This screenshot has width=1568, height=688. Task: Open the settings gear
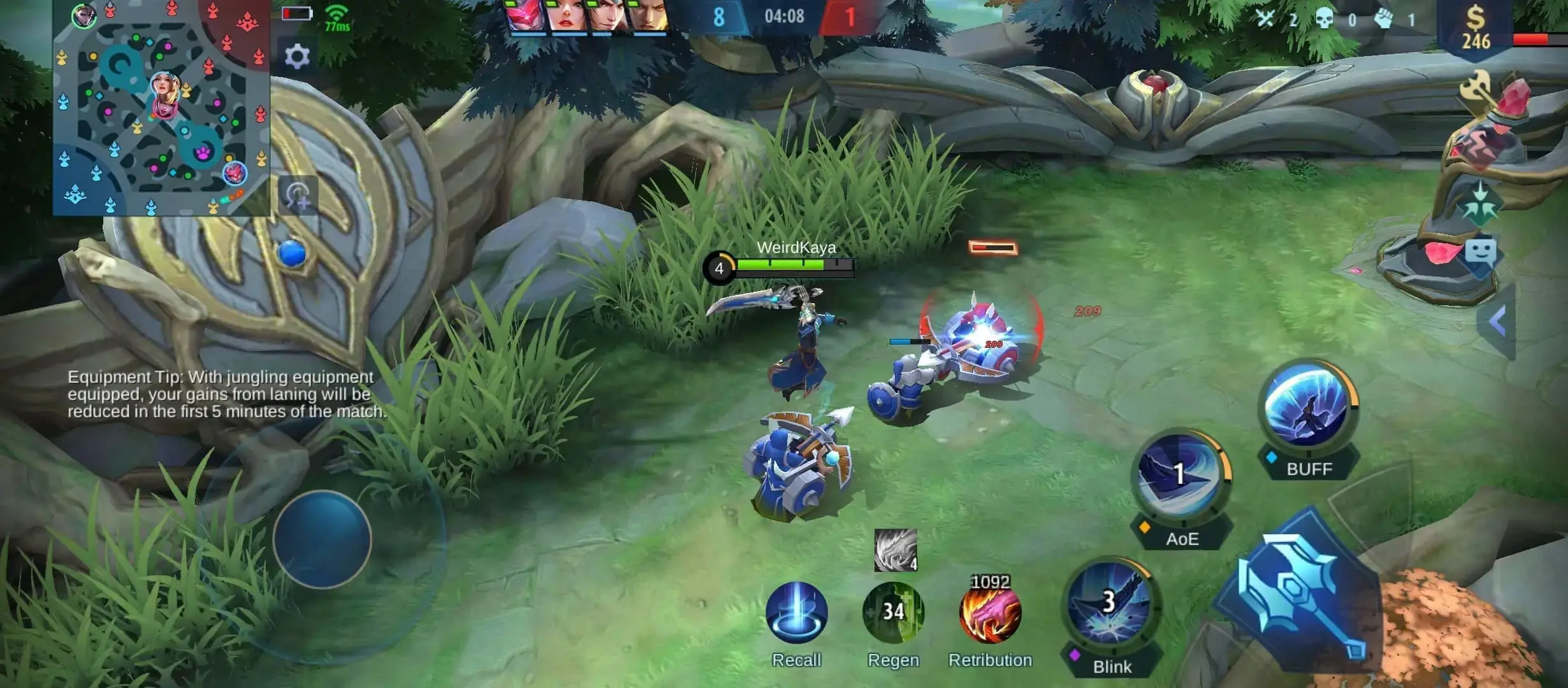[297, 57]
